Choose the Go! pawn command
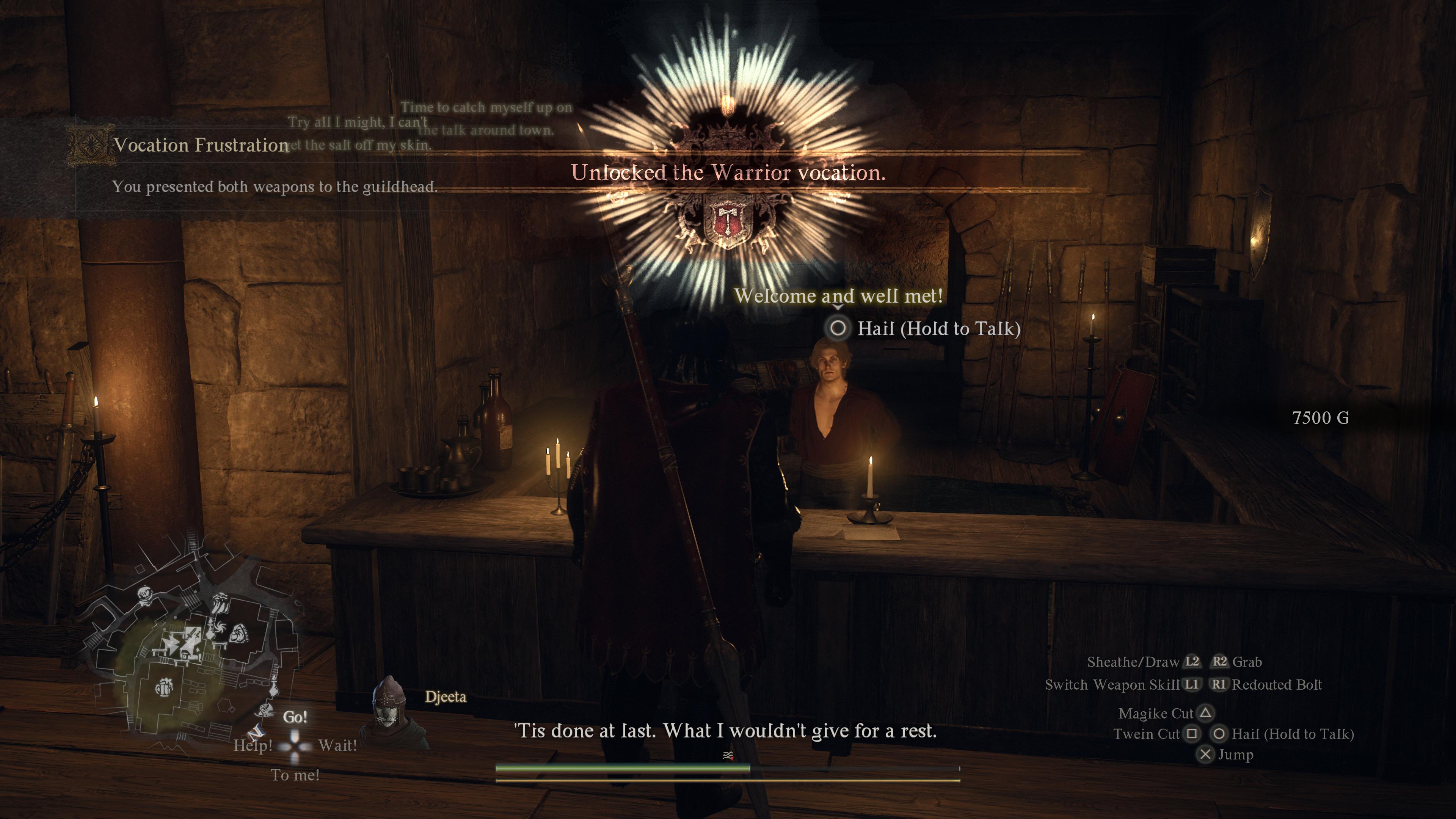Screen dimensions: 1456x819 click(295, 717)
